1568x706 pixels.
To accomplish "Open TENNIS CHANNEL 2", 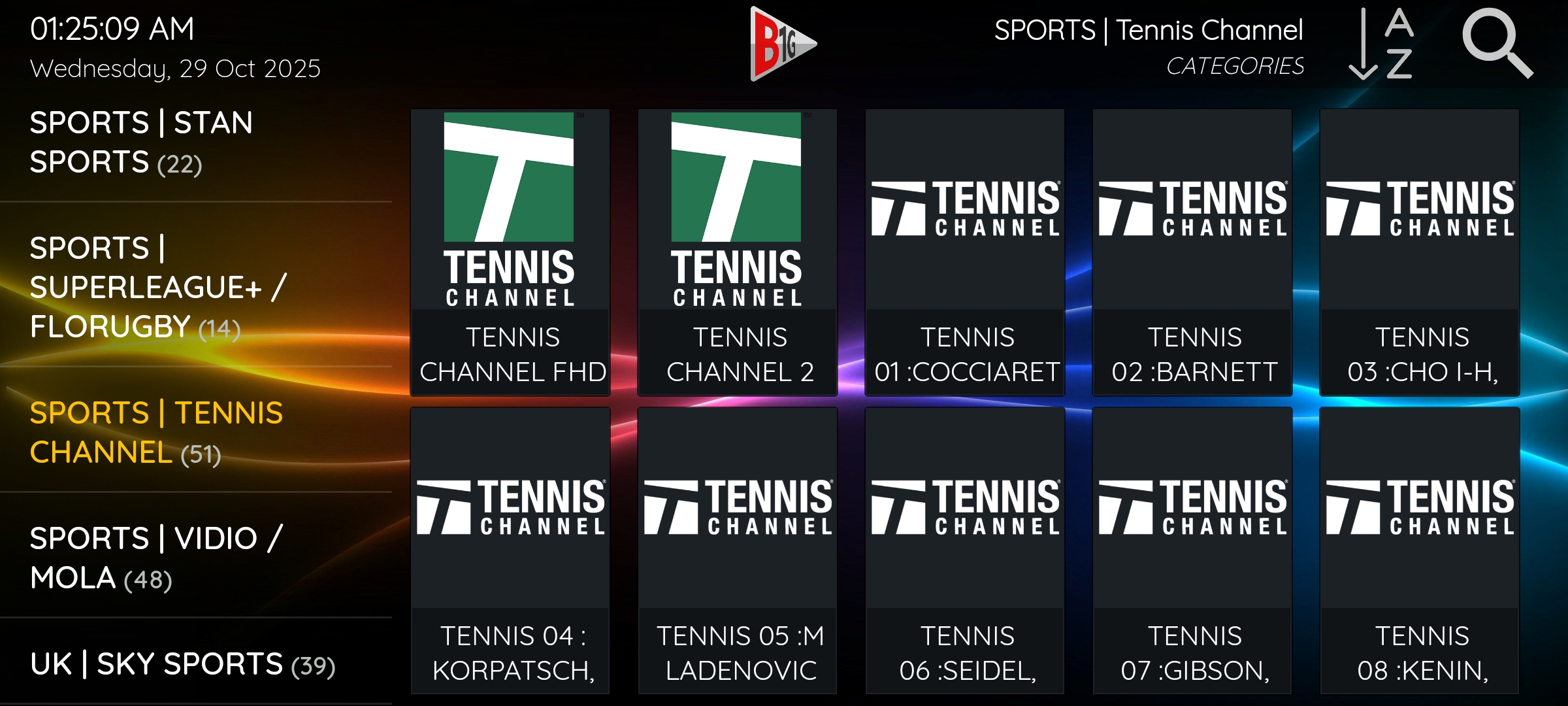I will coord(737,252).
